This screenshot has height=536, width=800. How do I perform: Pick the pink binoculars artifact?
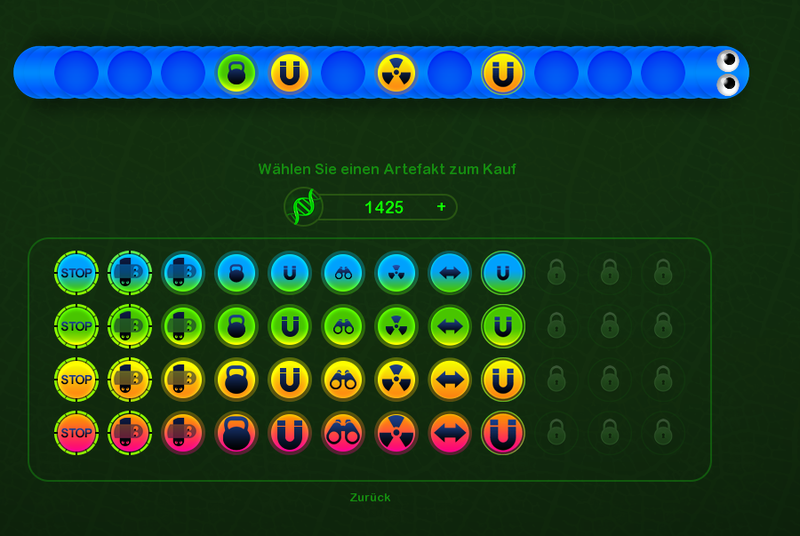pyautogui.click(x=343, y=434)
